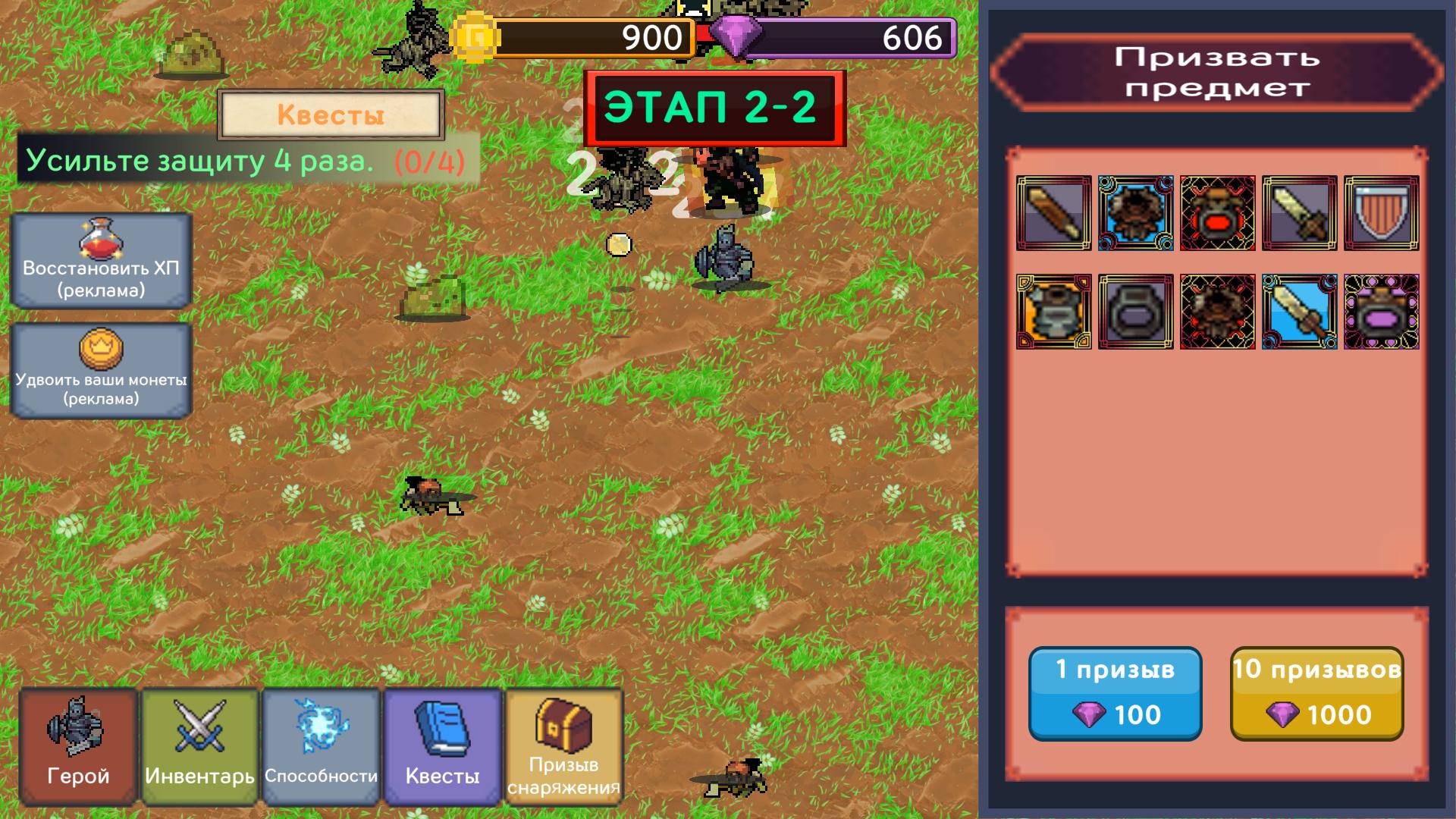
Task: Open the Способности tab
Action: (321, 747)
